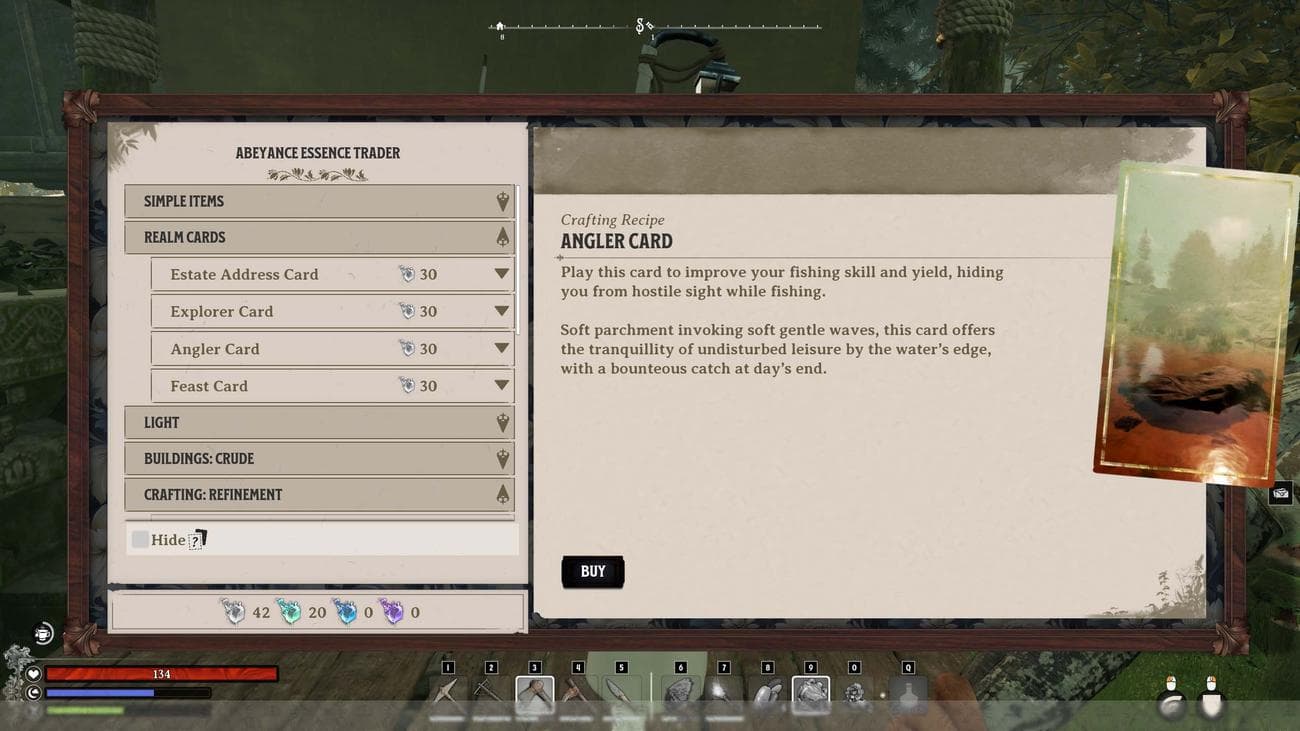Open the mail envelope icon
The width and height of the screenshot is (1300, 731).
[1280, 493]
